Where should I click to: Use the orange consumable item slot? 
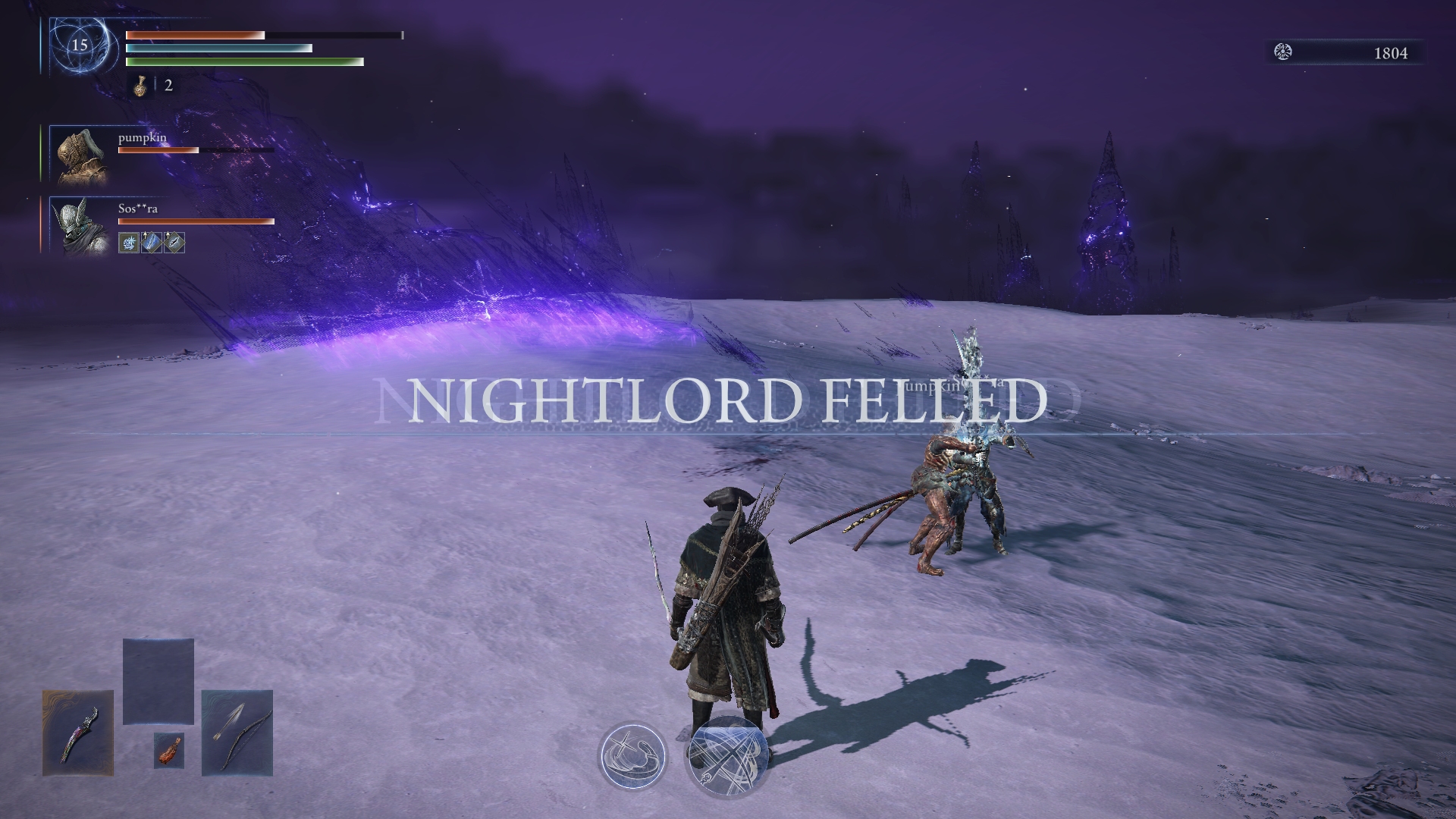[169, 750]
